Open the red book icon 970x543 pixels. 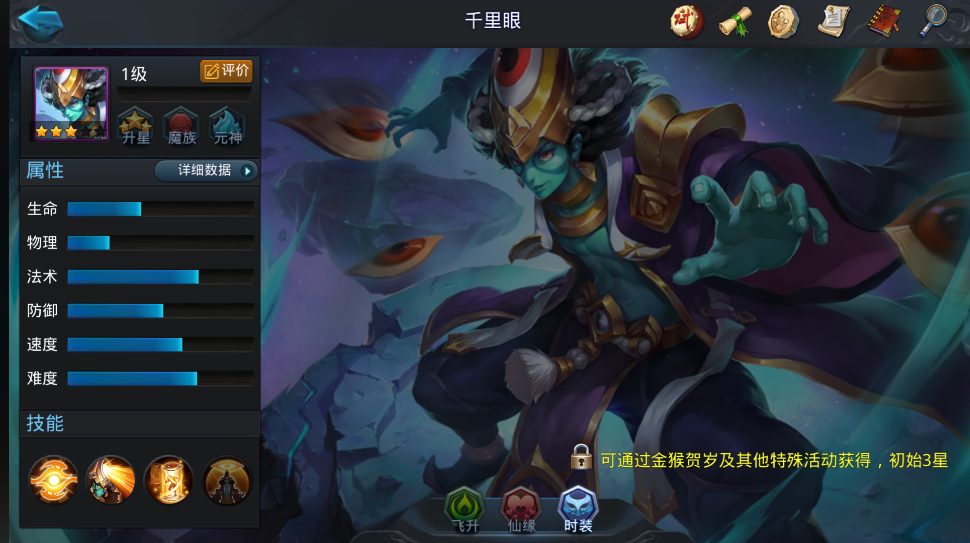882,21
